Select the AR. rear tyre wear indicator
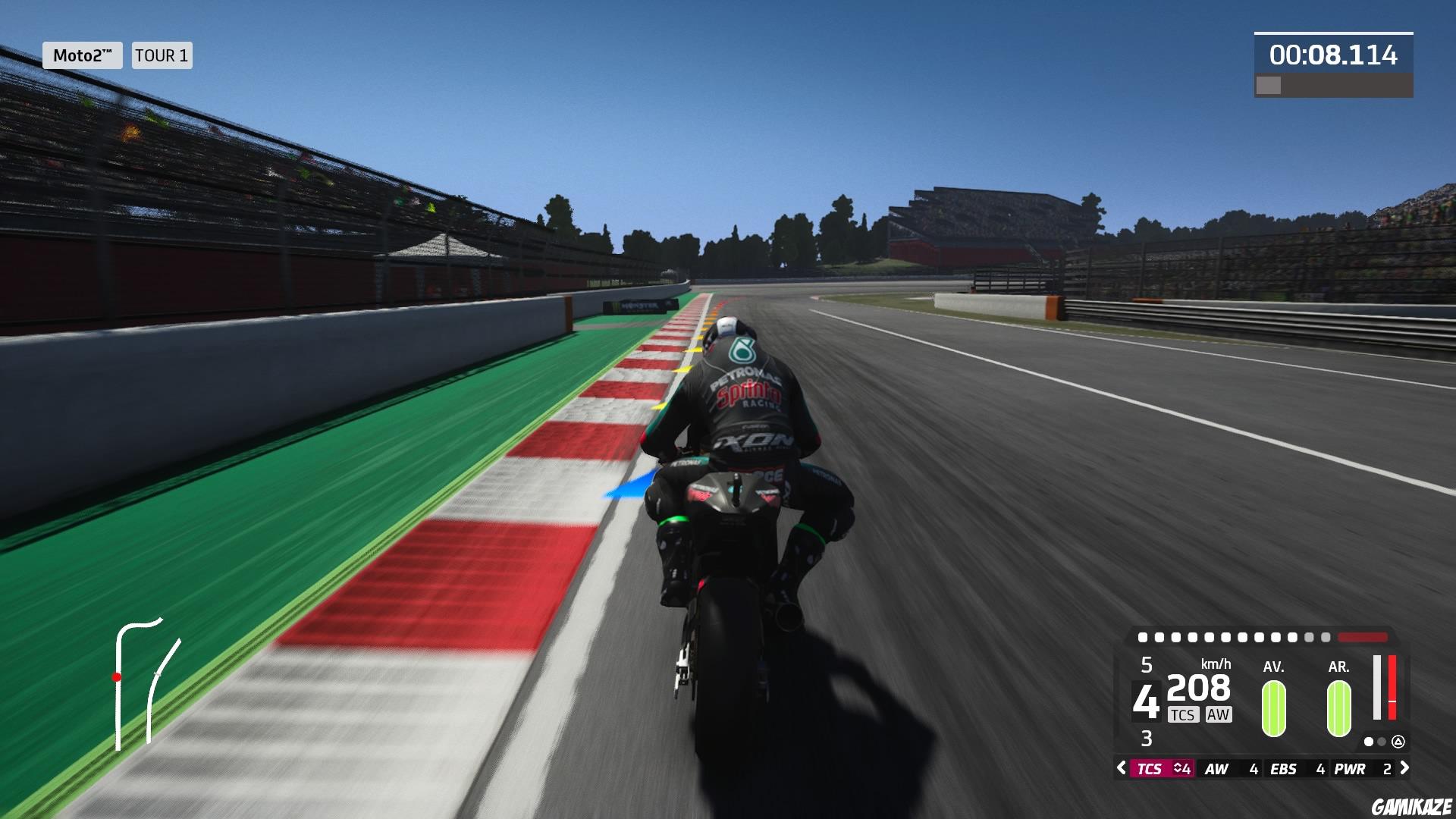 pyautogui.click(x=1338, y=709)
